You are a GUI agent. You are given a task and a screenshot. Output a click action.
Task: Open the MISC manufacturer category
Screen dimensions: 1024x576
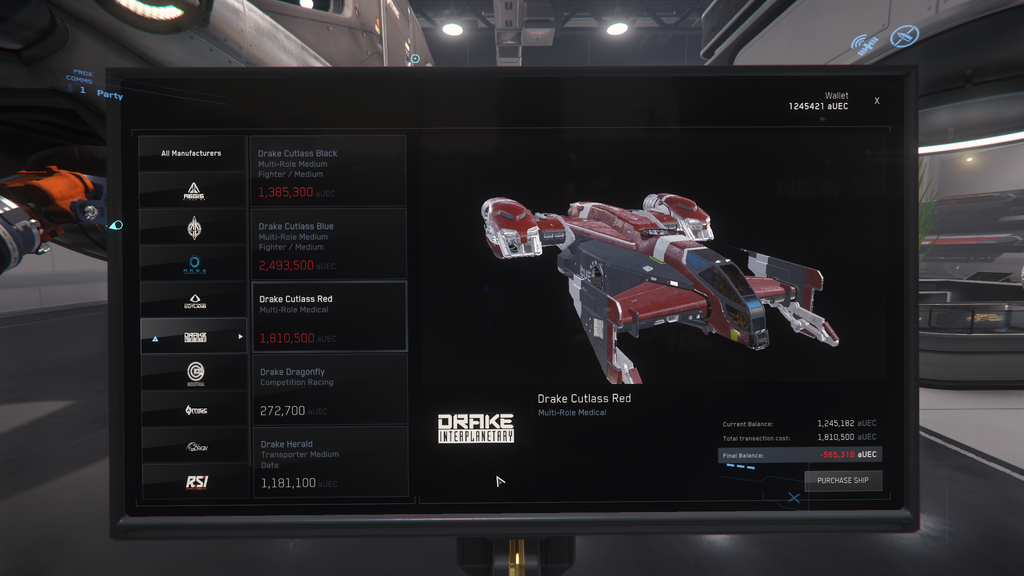[x=194, y=410]
